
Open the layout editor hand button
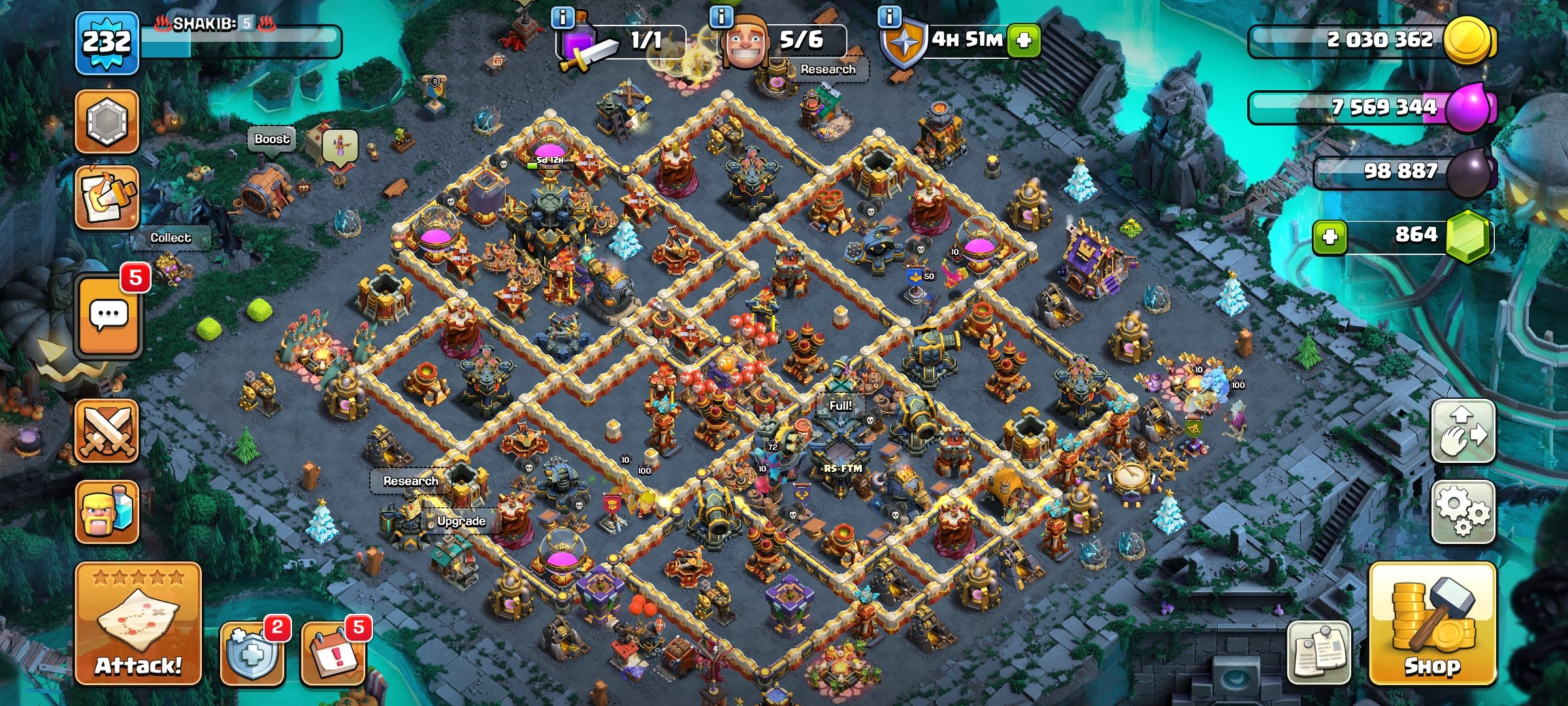[x=1463, y=431]
